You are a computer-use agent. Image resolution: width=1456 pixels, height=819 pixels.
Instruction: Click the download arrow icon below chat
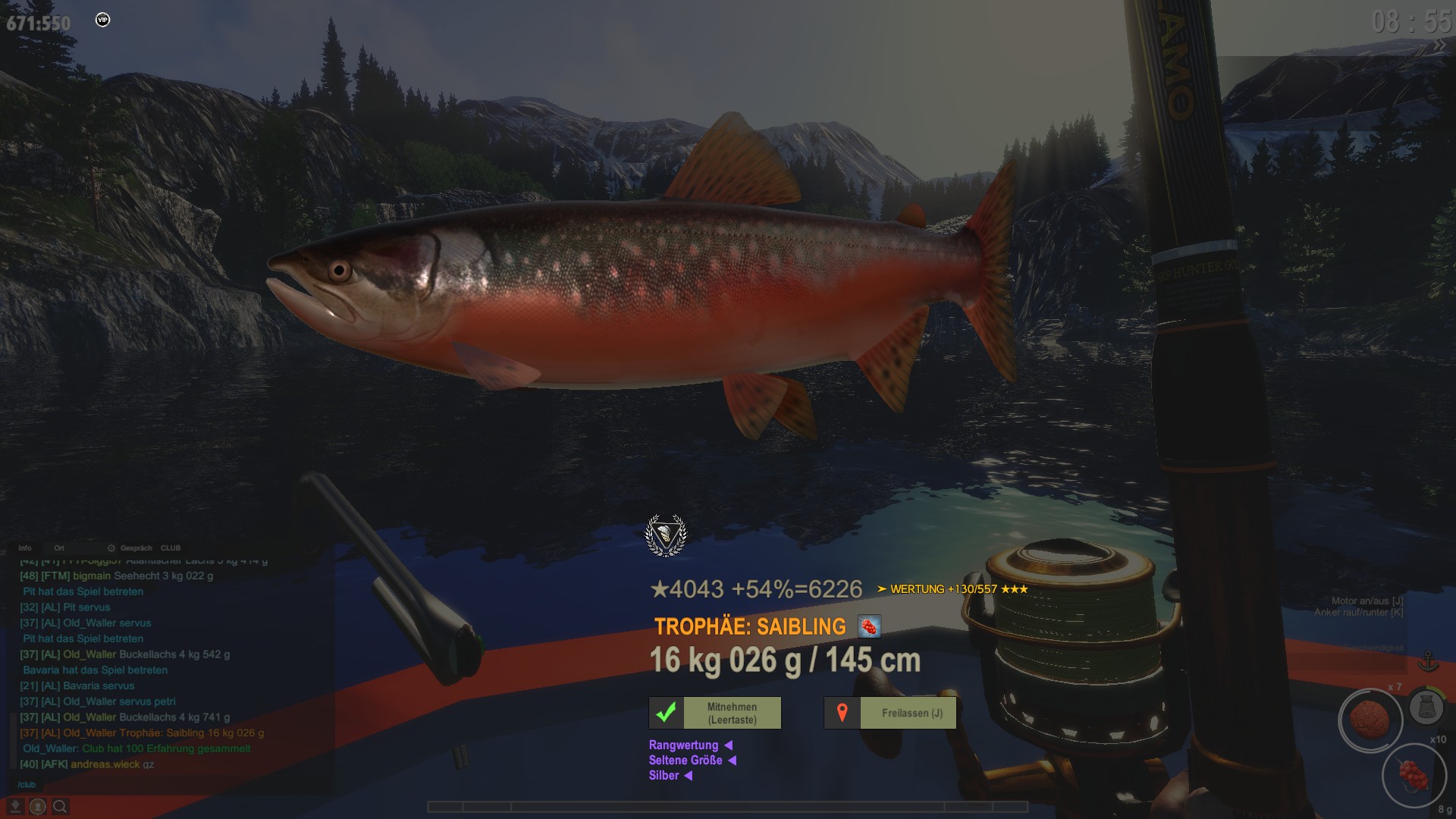(15, 807)
